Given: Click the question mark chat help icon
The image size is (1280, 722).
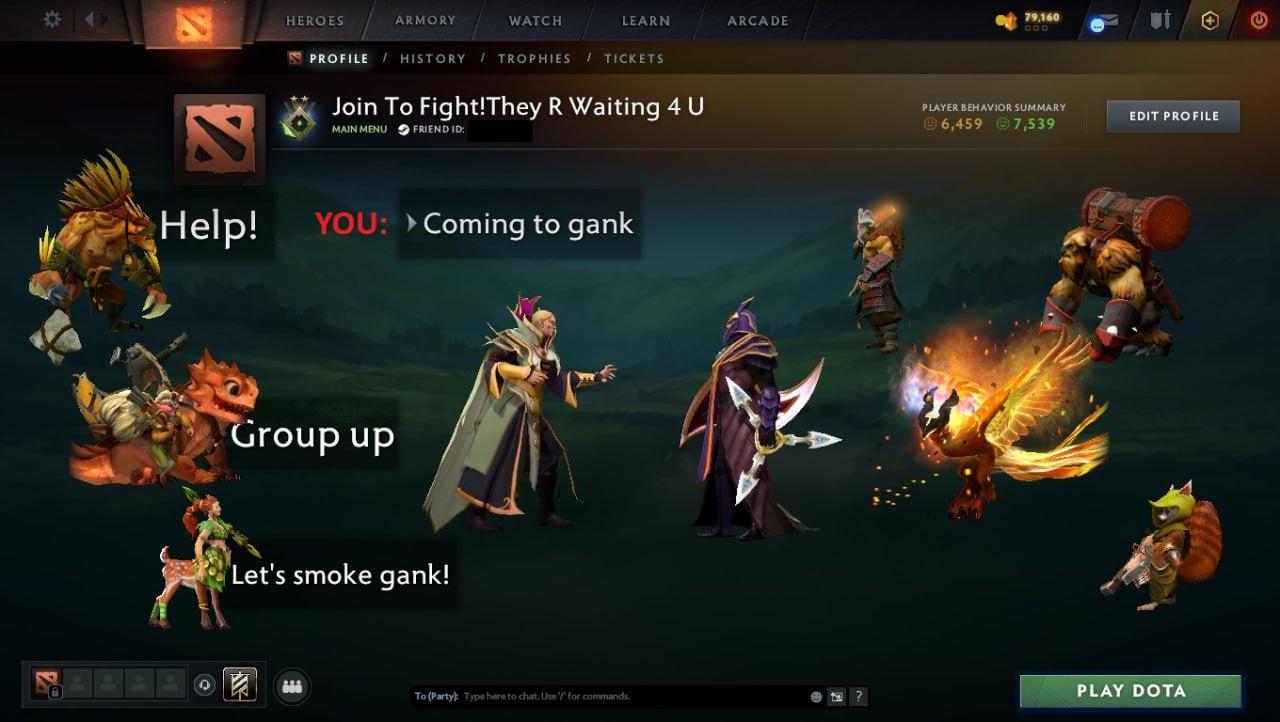Looking at the screenshot, I should (859, 697).
